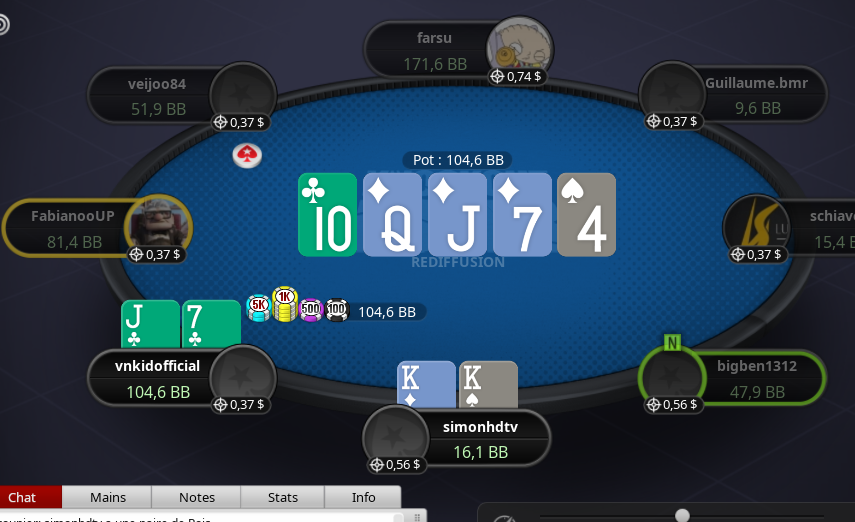Screen dimensions: 855x522
Task: Switch to the Chat tab
Action: (22, 497)
